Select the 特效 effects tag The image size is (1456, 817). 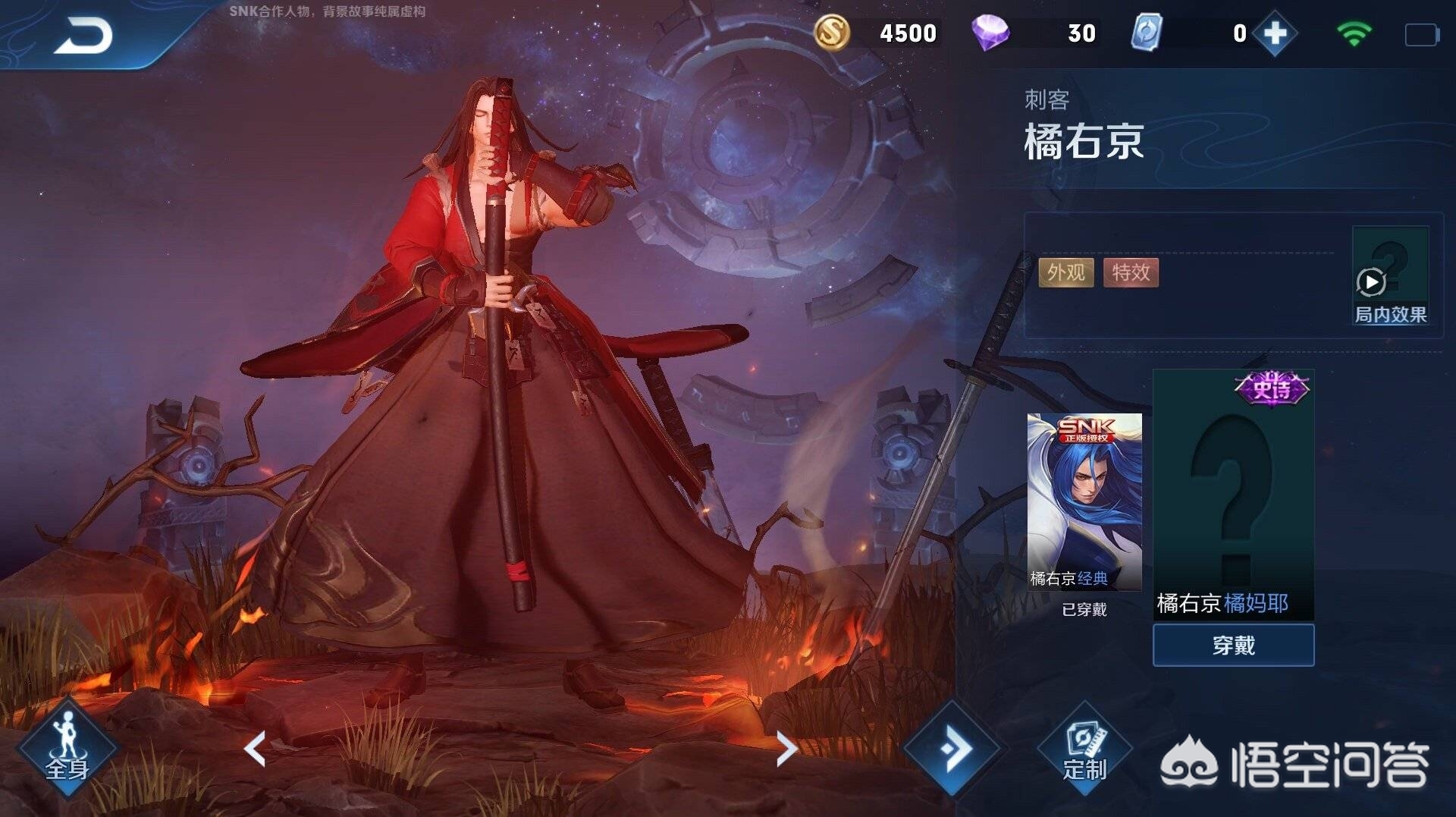(x=1131, y=272)
